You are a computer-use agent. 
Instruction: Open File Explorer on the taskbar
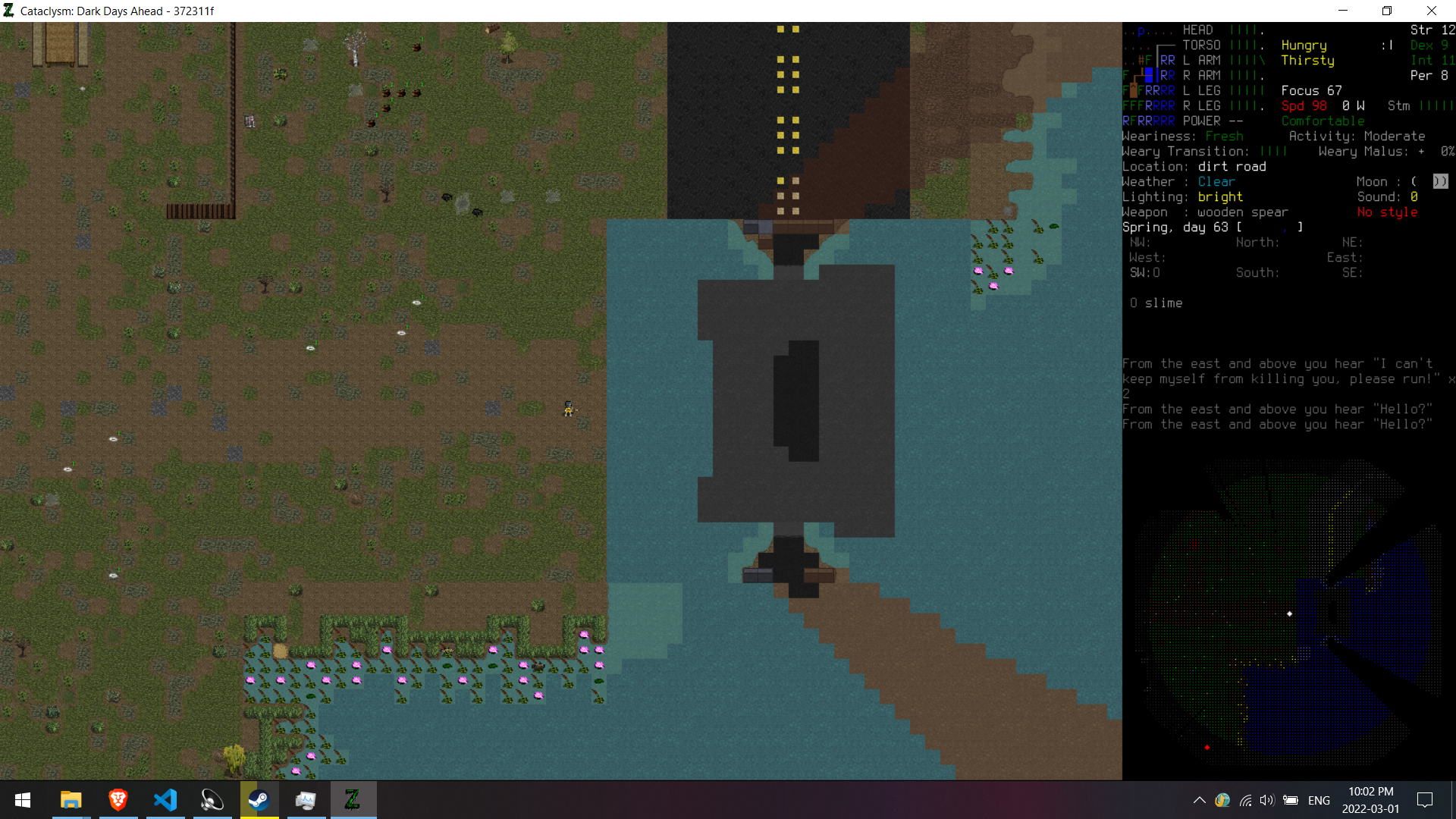pos(71,799)
